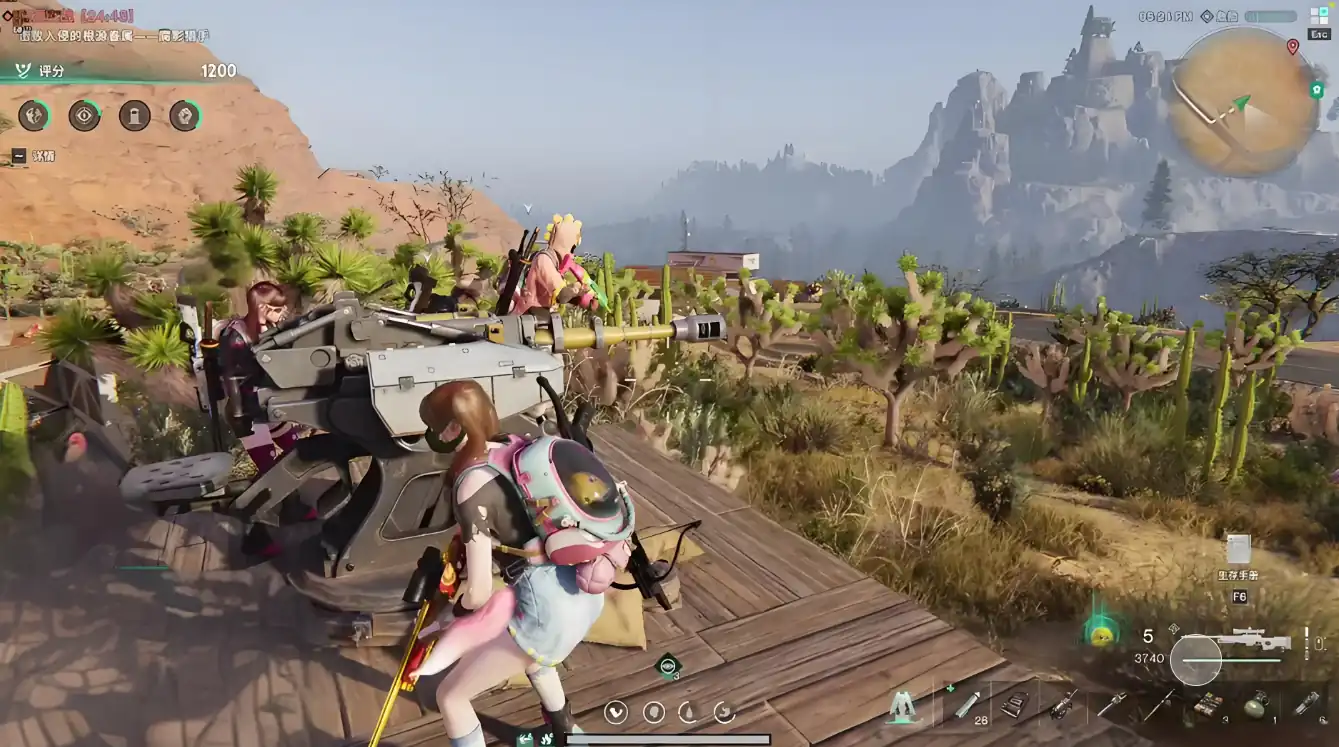Open the four-square menu icon
Image resolution: width=1339 pixels, height=747 pixels.
pyautogui.click(x=1319, y=16)
